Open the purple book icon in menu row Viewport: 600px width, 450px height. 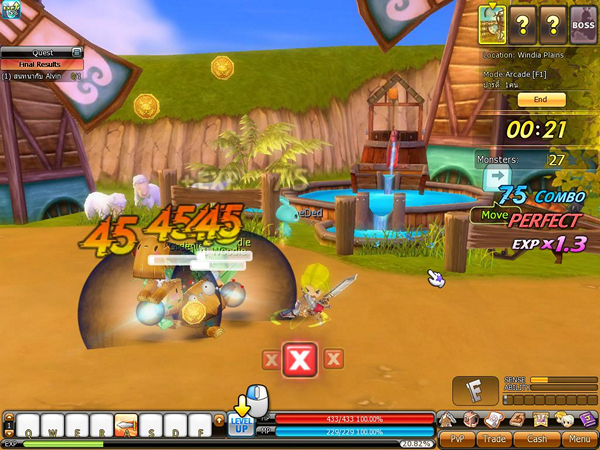pos(588,419)
